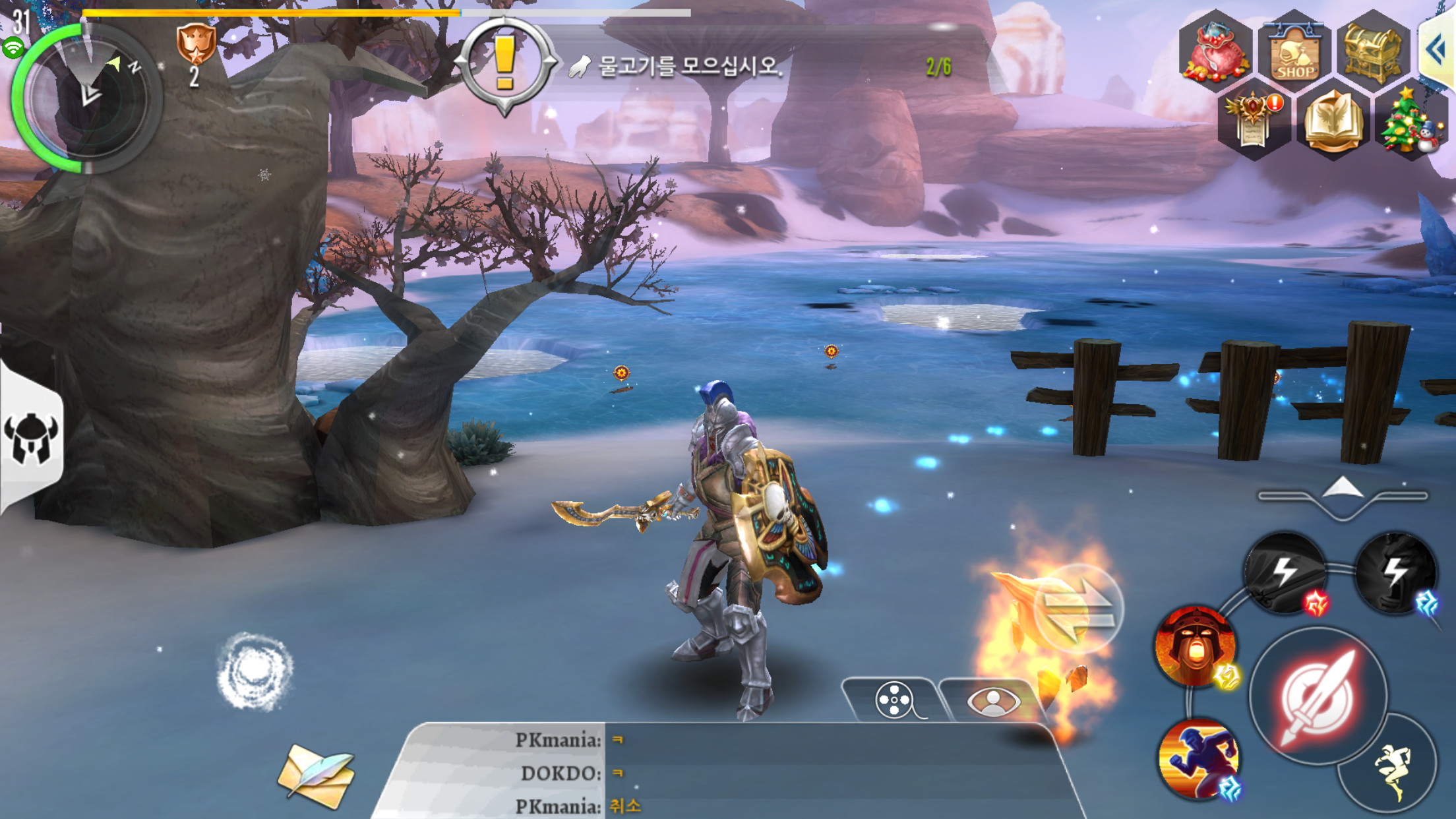1456x819 pixels.
Task: Toggle the eye visibility button
Action: tap(993, 700)
